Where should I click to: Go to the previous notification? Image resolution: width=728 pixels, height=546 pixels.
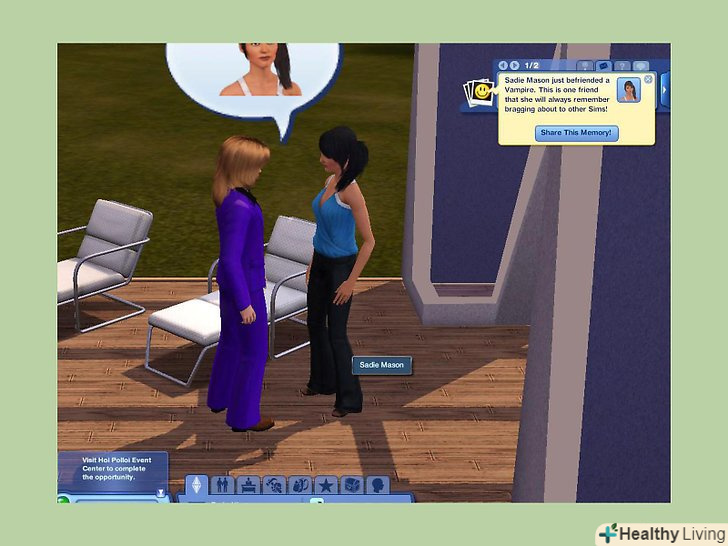503,65
